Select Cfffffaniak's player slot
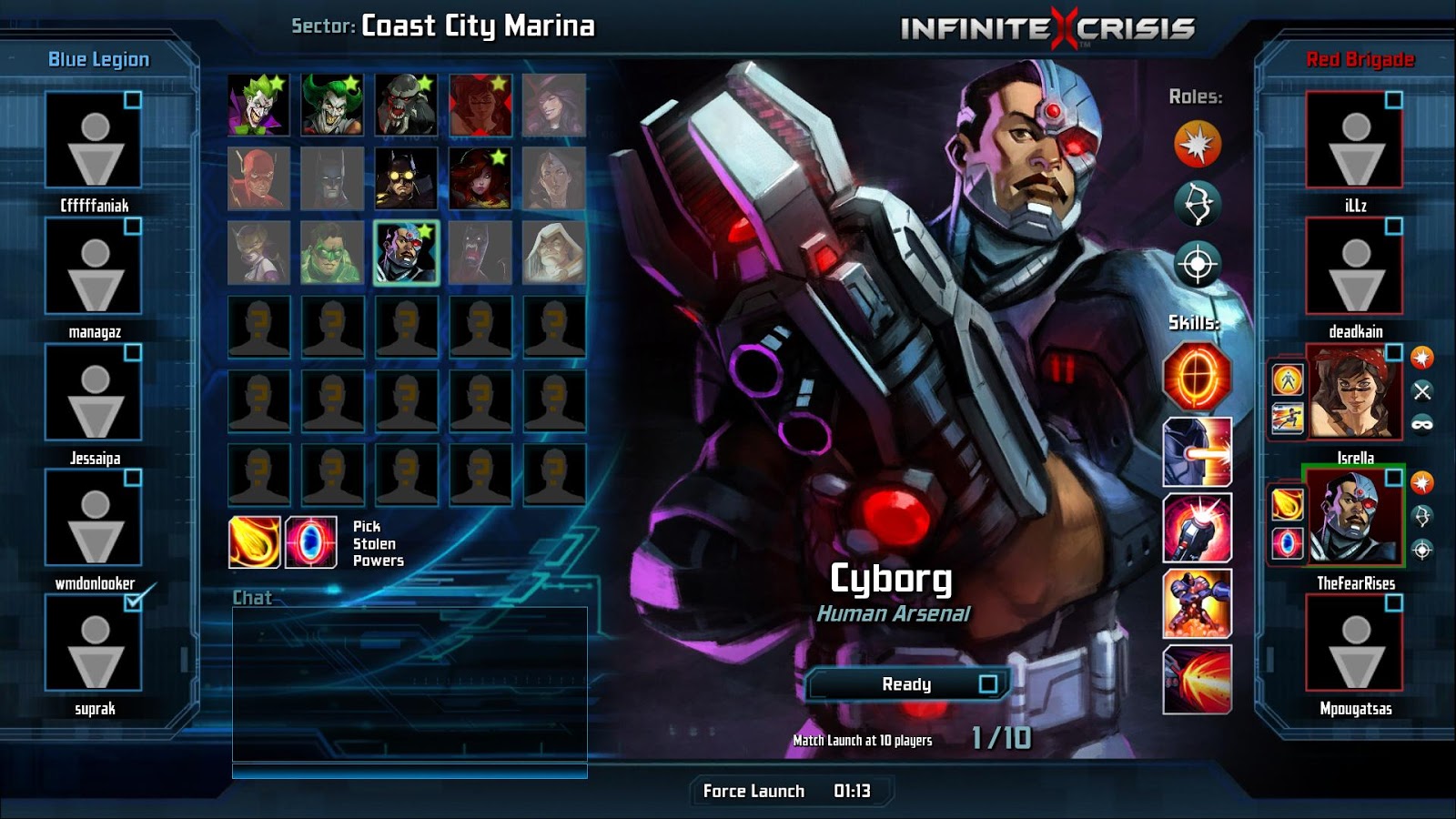The height and width of the screenshot is (819, 1456). click(x=95, y=140)
